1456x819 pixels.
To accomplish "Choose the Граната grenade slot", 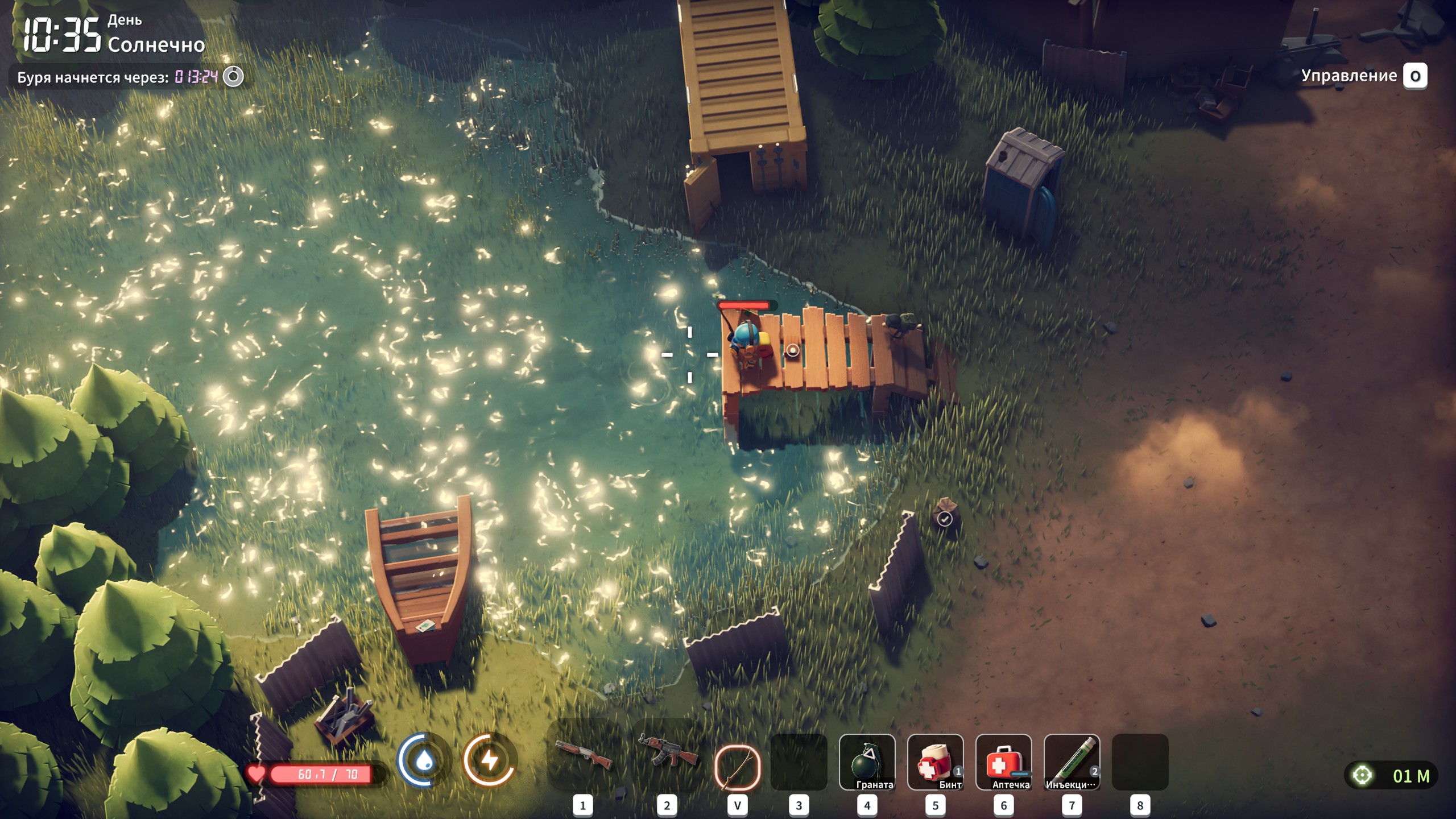I will [867, 762].
